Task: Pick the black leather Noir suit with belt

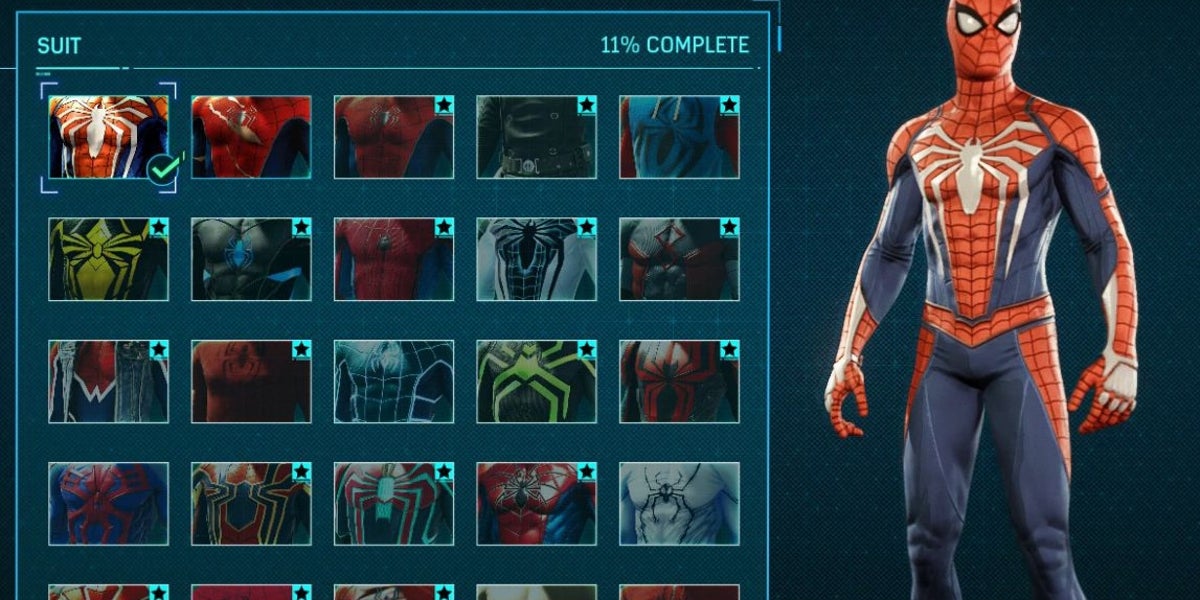Action: point(536,137)
